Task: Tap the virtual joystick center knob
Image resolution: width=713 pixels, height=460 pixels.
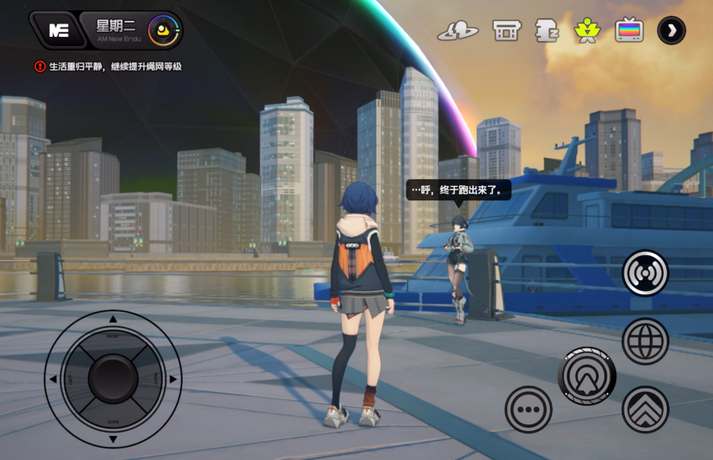Action: click(112, 378)
